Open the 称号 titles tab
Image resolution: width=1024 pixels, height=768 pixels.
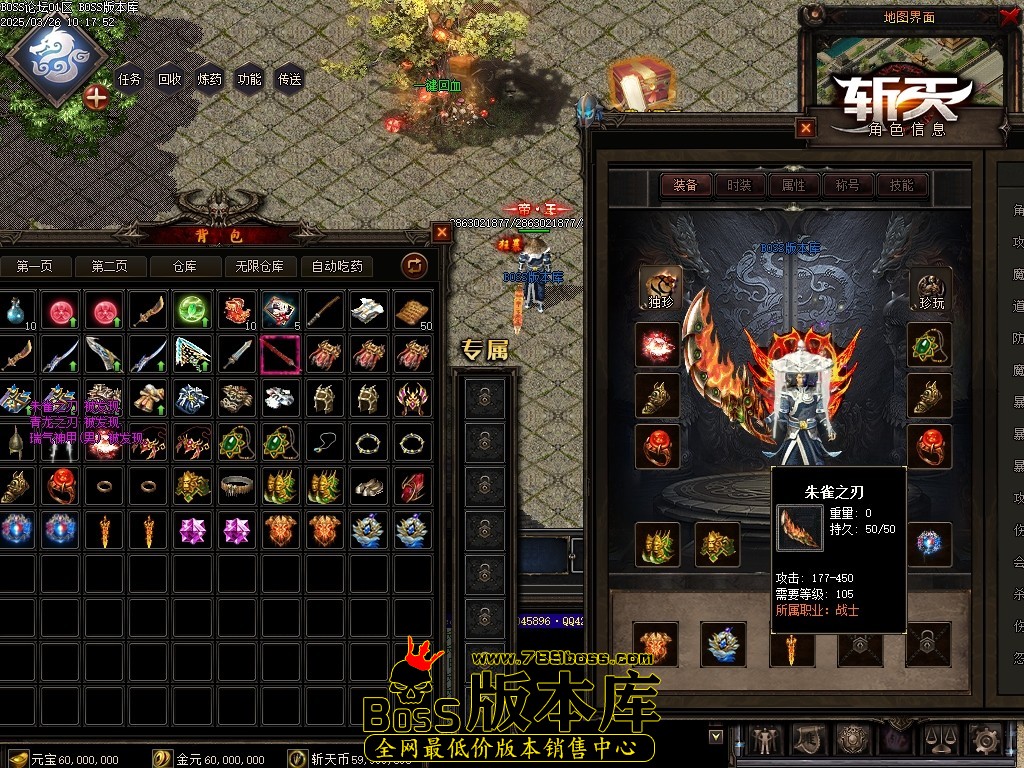[x=848, y=185]
